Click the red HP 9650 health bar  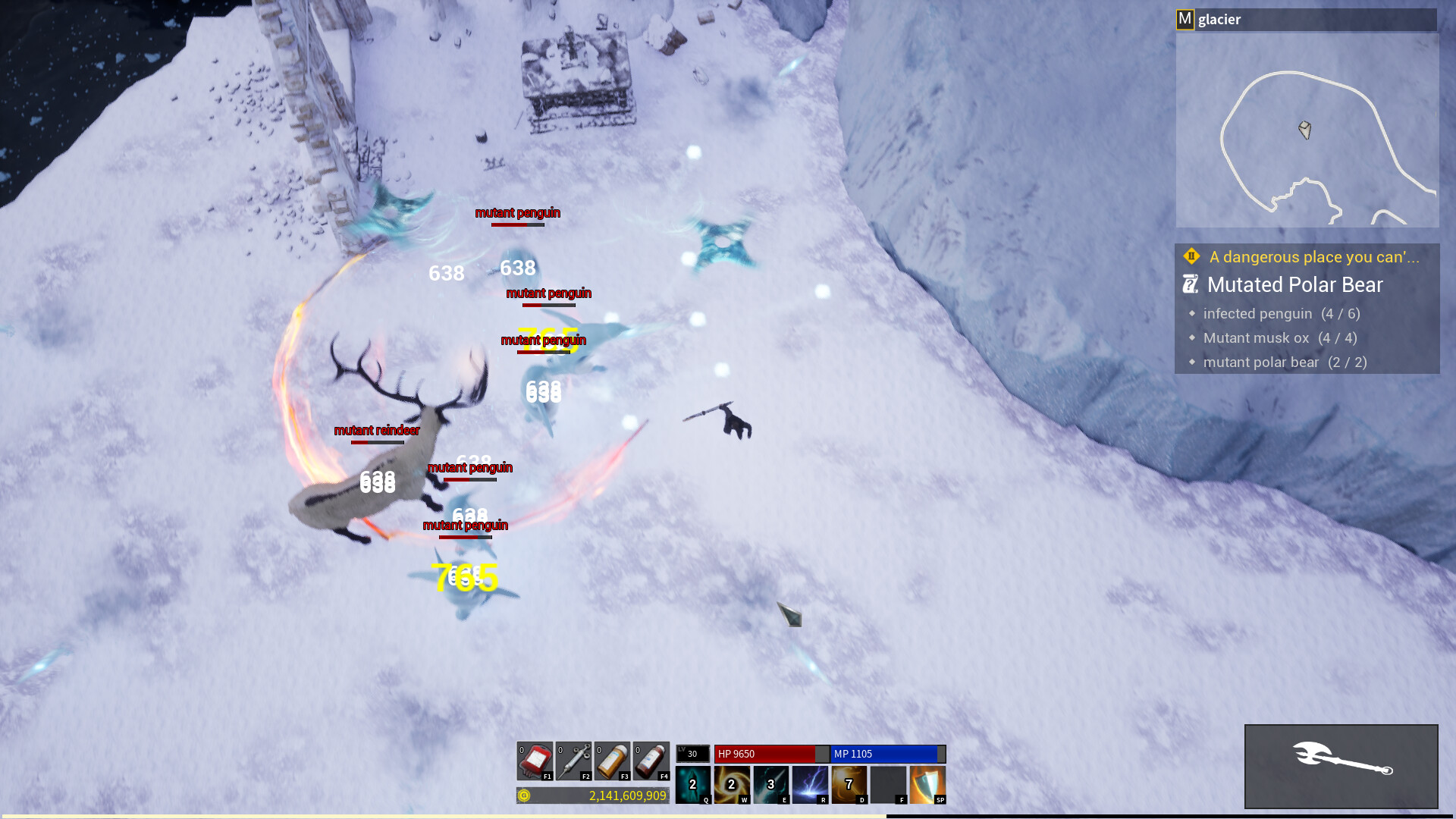click(x=766, y=755)
